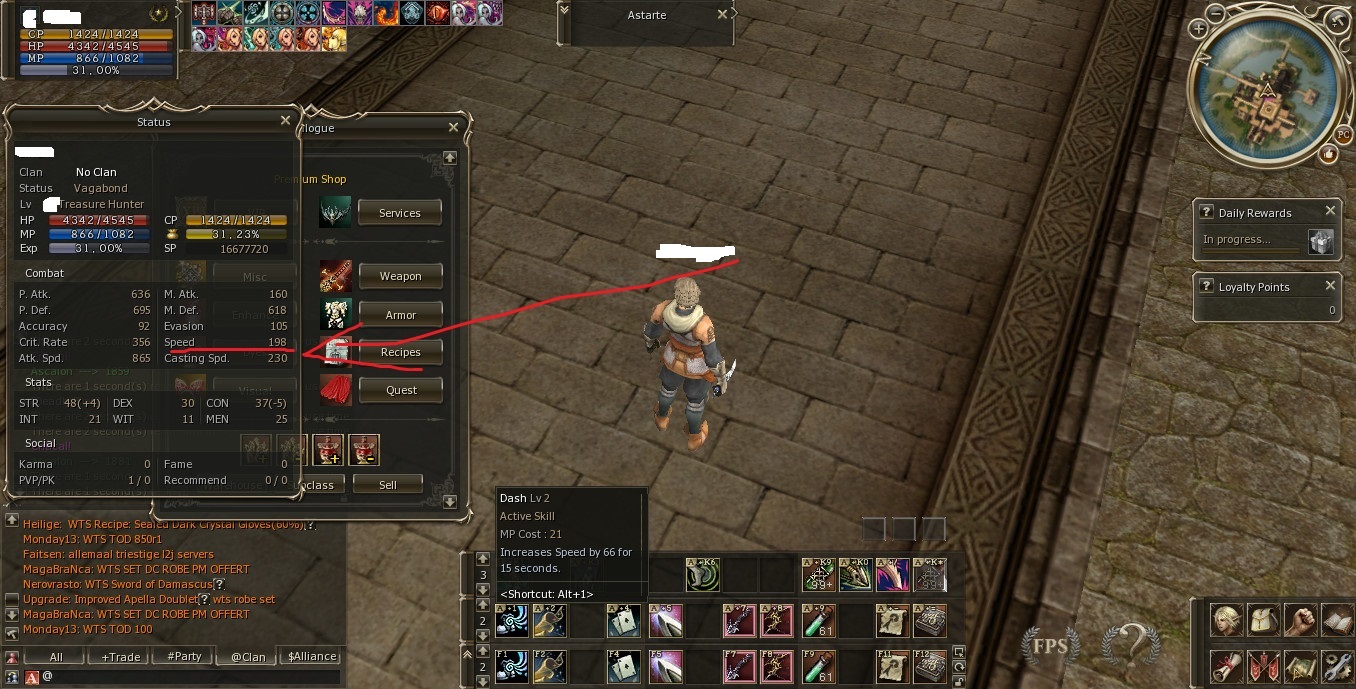This screenshot has width=1356, height=689.
Task: Select the Armor button
Action: point(400,315)
